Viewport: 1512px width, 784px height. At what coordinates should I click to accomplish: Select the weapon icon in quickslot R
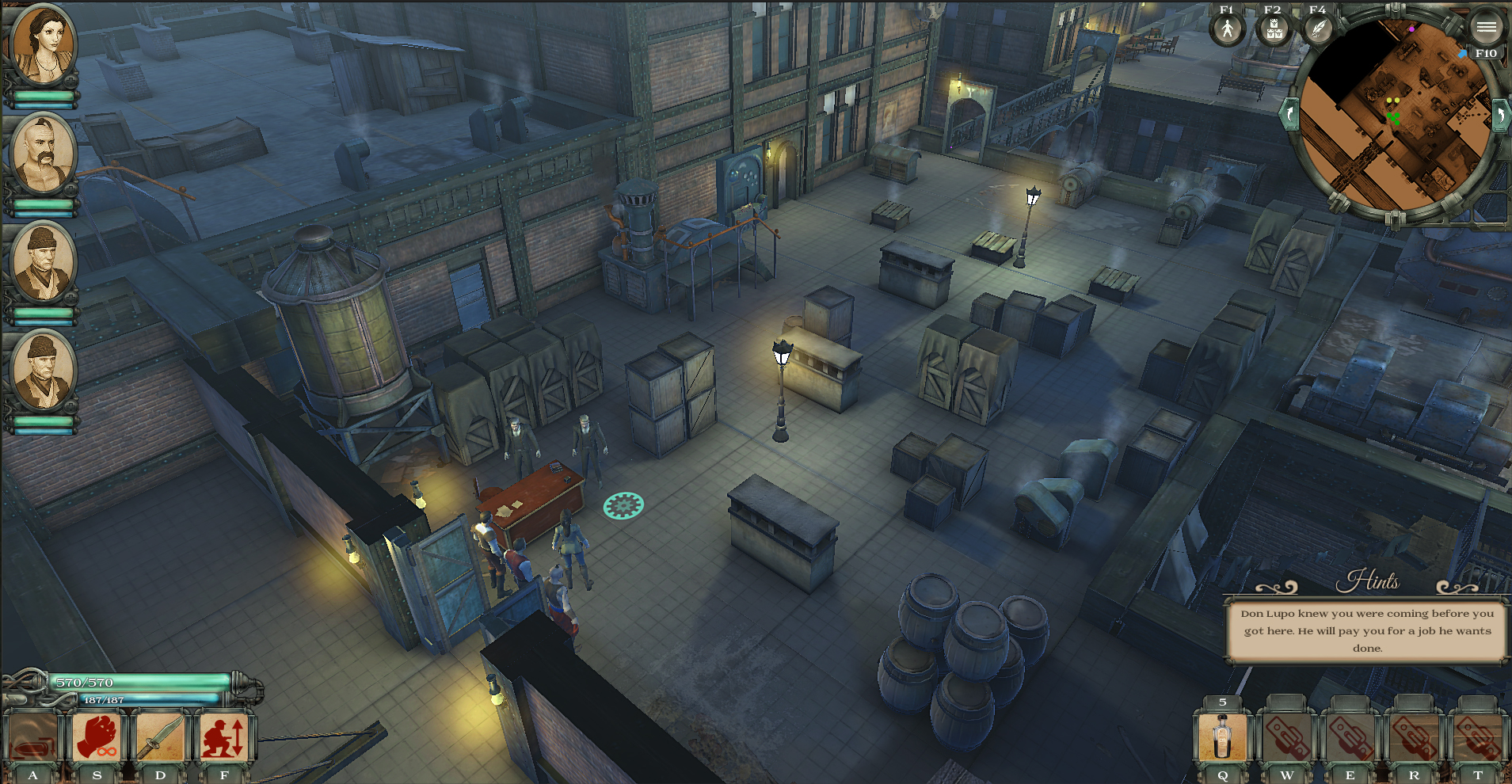[1415, 738]
